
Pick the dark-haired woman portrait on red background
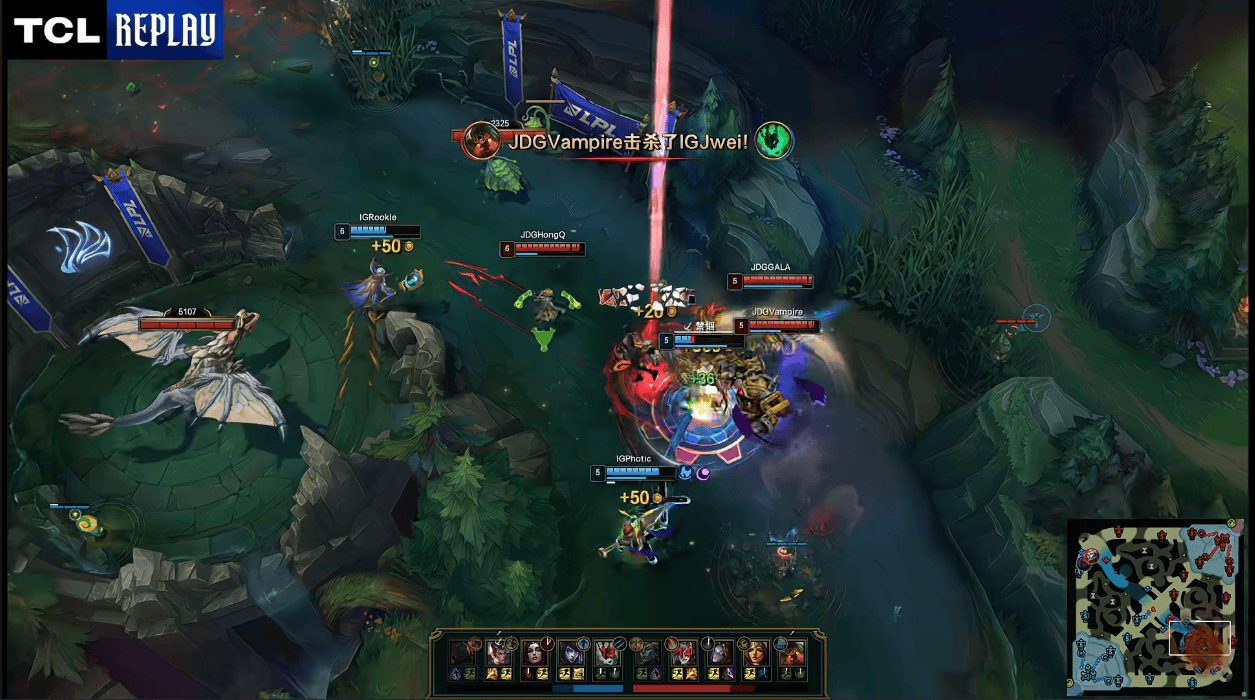click(534, 654)
